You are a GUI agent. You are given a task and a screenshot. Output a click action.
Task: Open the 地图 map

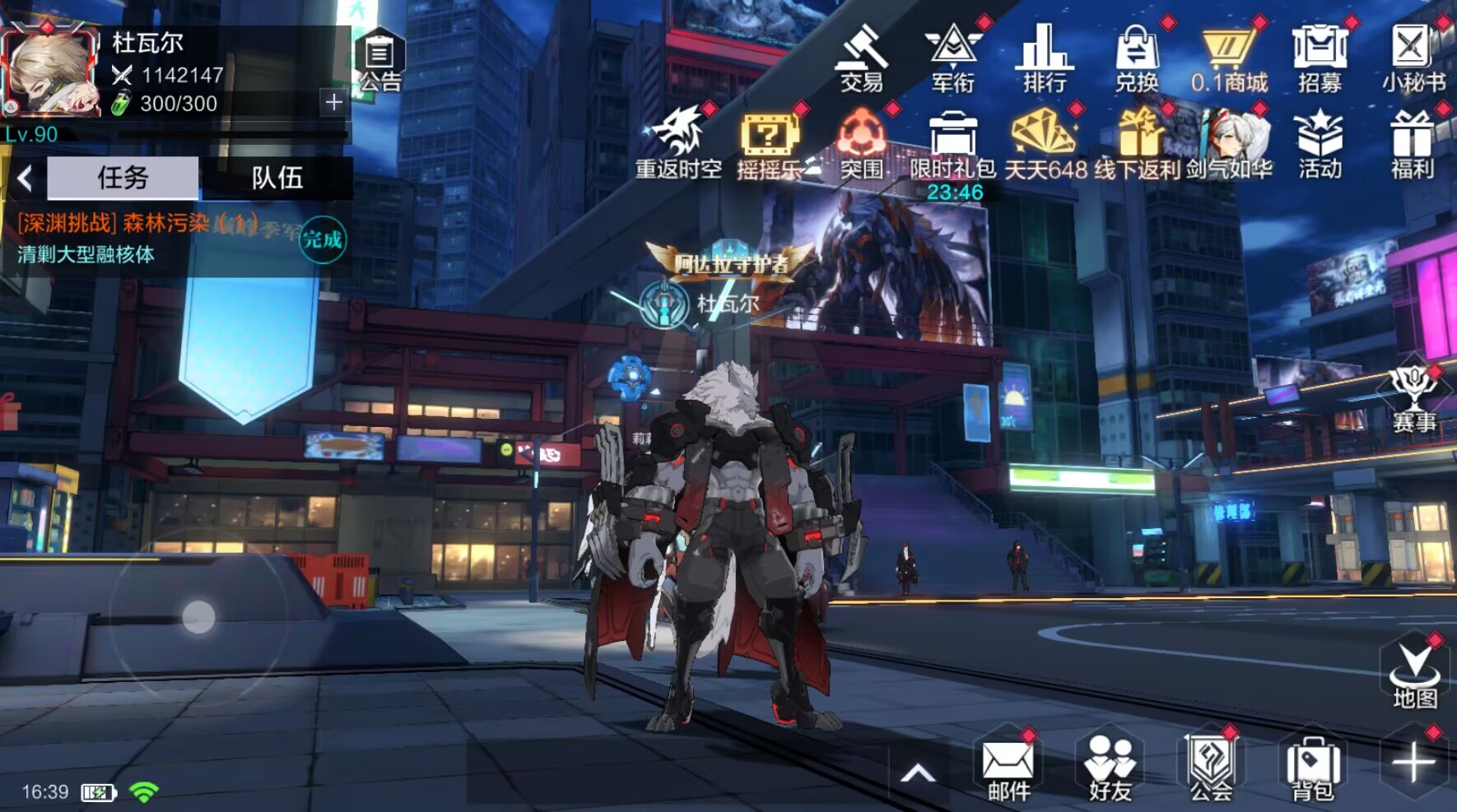pyautogui.click(x=1414, y=675)
